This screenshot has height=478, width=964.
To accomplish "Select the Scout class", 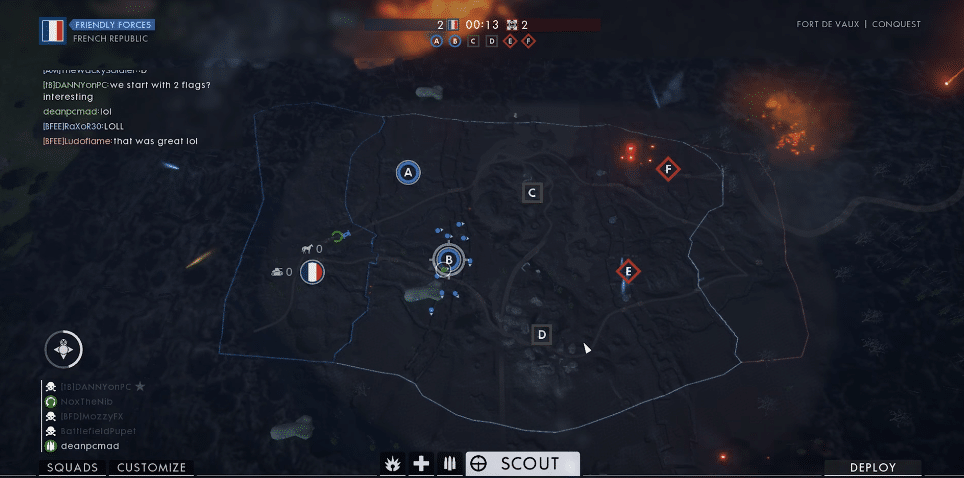I will click(x=523, y=464).
